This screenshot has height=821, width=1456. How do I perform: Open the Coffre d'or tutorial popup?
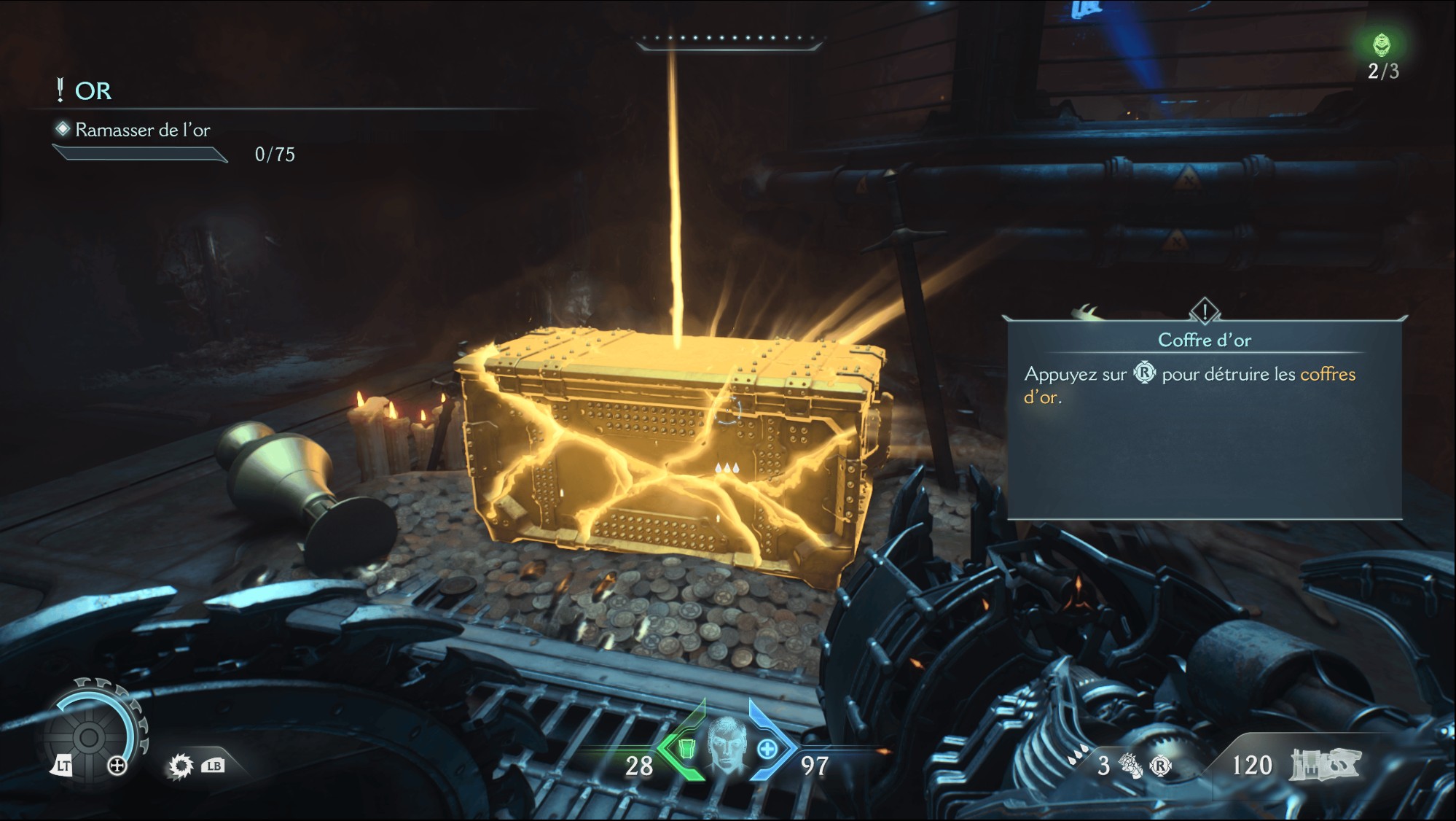pyautogui.click(x=1204, y=416)
